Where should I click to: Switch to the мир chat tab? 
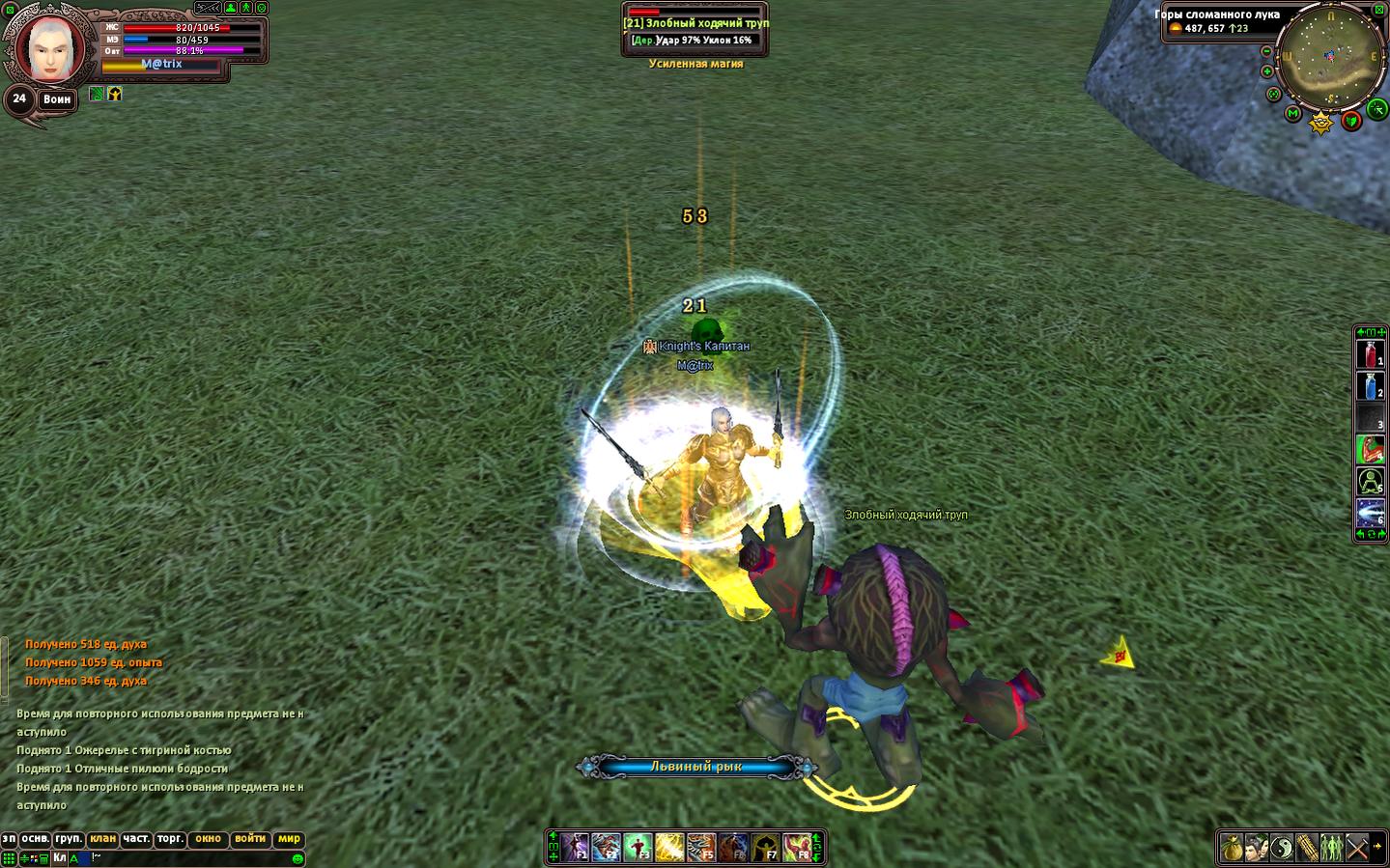[289, 839]
